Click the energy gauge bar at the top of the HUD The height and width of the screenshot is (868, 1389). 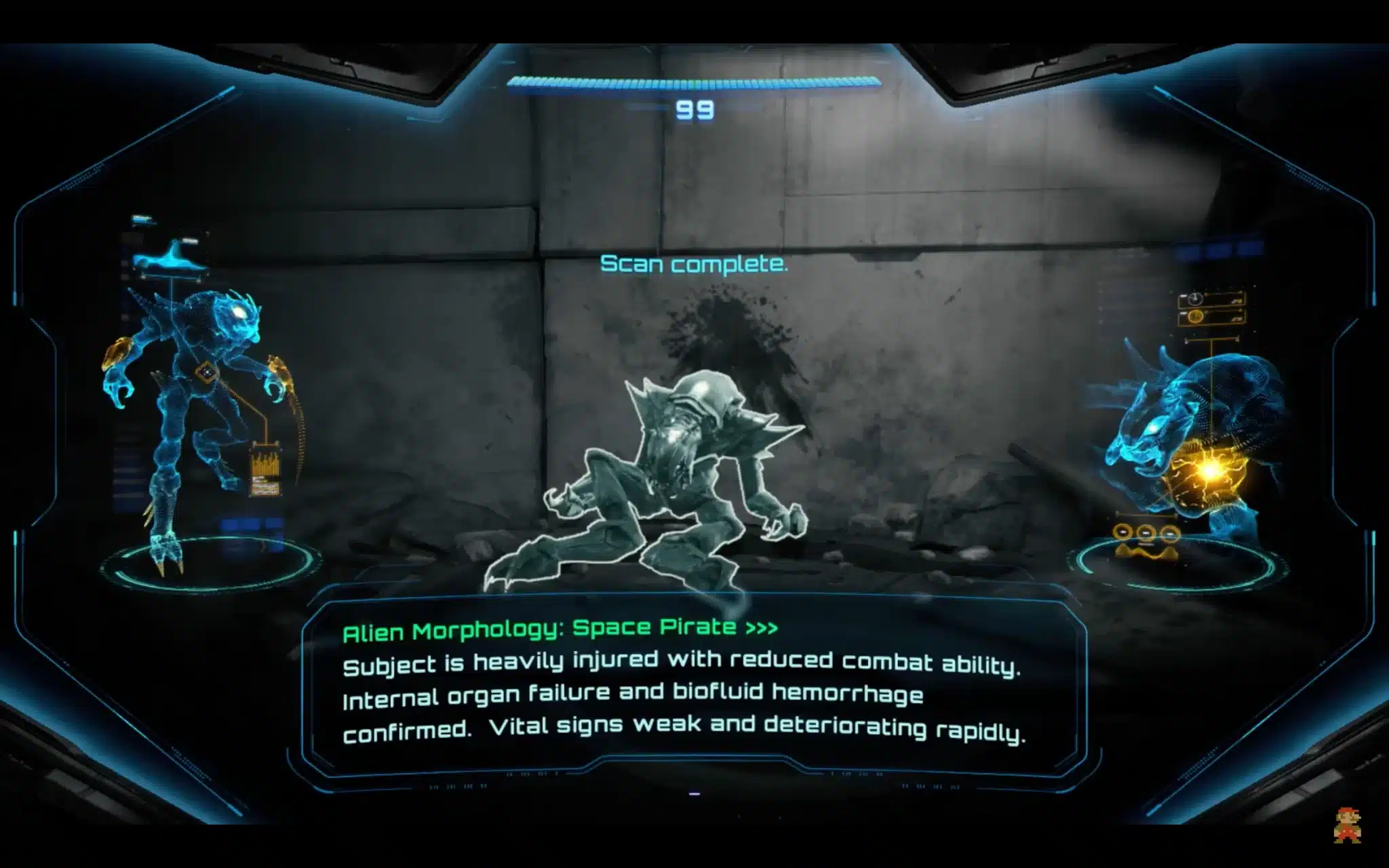point(694,81)
